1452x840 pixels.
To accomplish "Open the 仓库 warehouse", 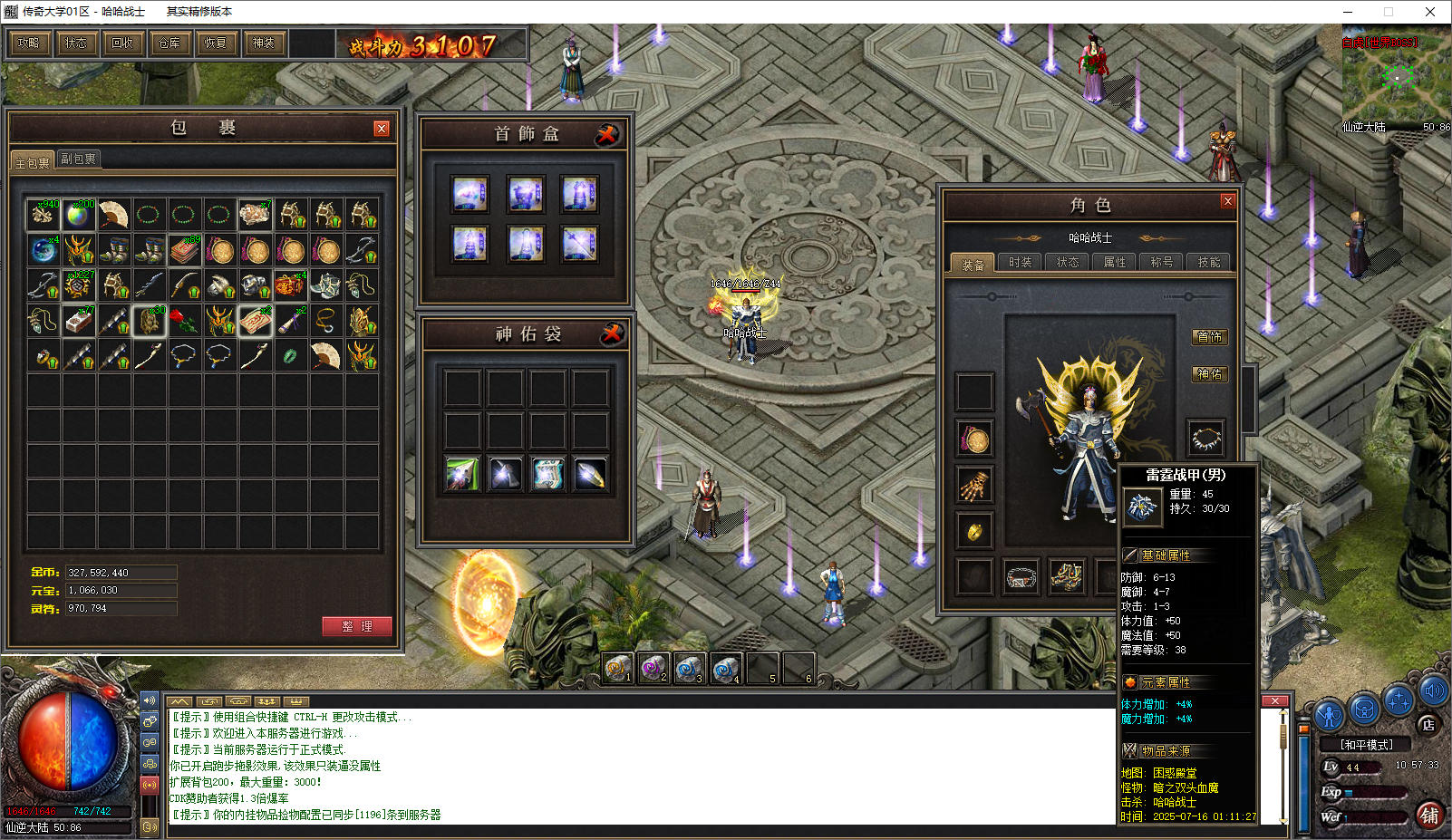I will [x=169, y=43].
